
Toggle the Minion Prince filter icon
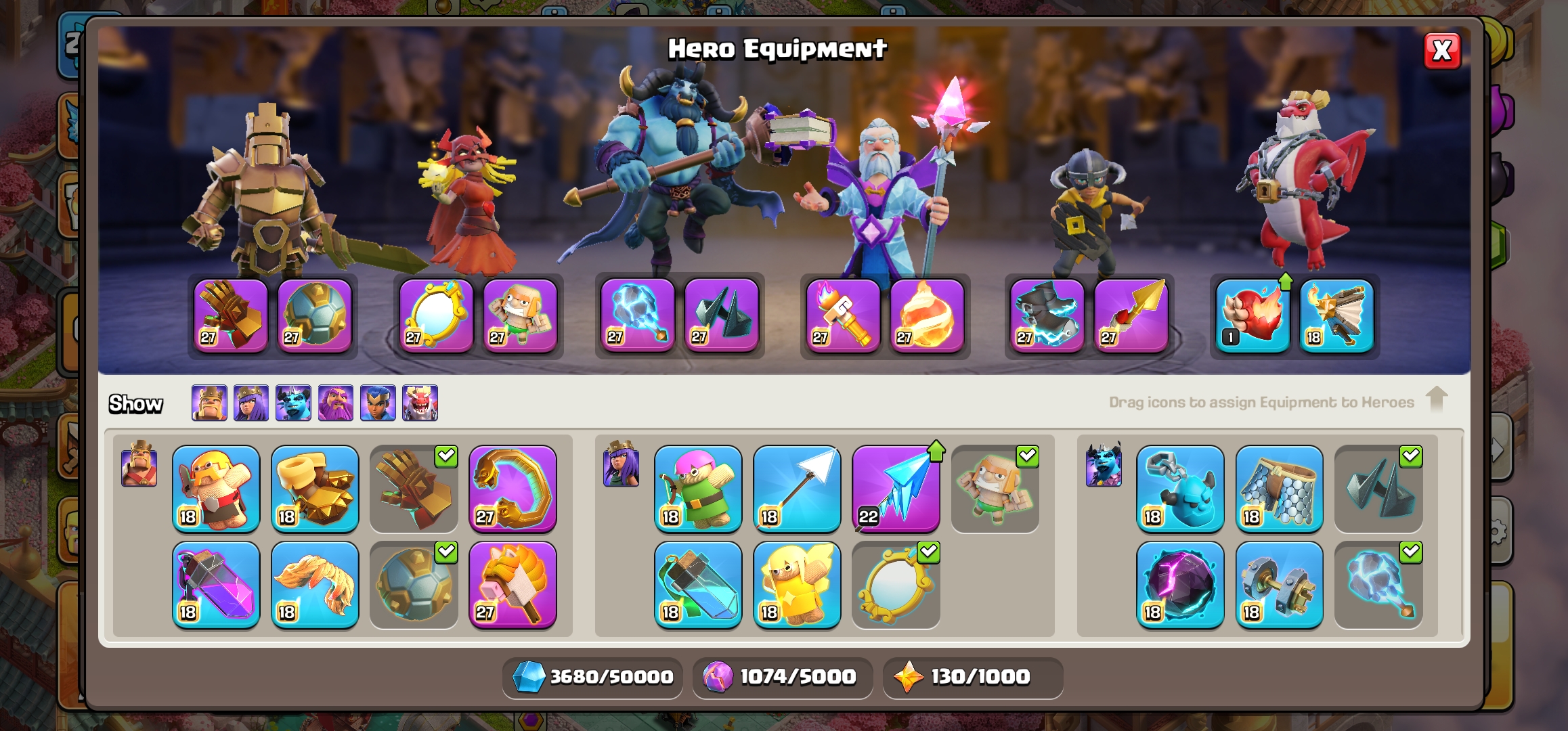293,403
